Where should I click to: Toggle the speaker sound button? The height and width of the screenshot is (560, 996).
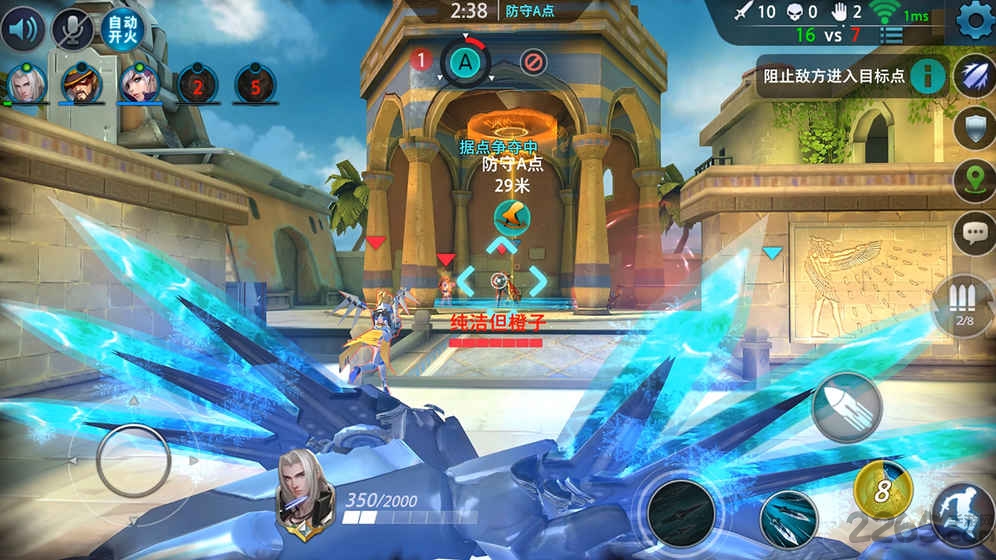coord(24,30)
